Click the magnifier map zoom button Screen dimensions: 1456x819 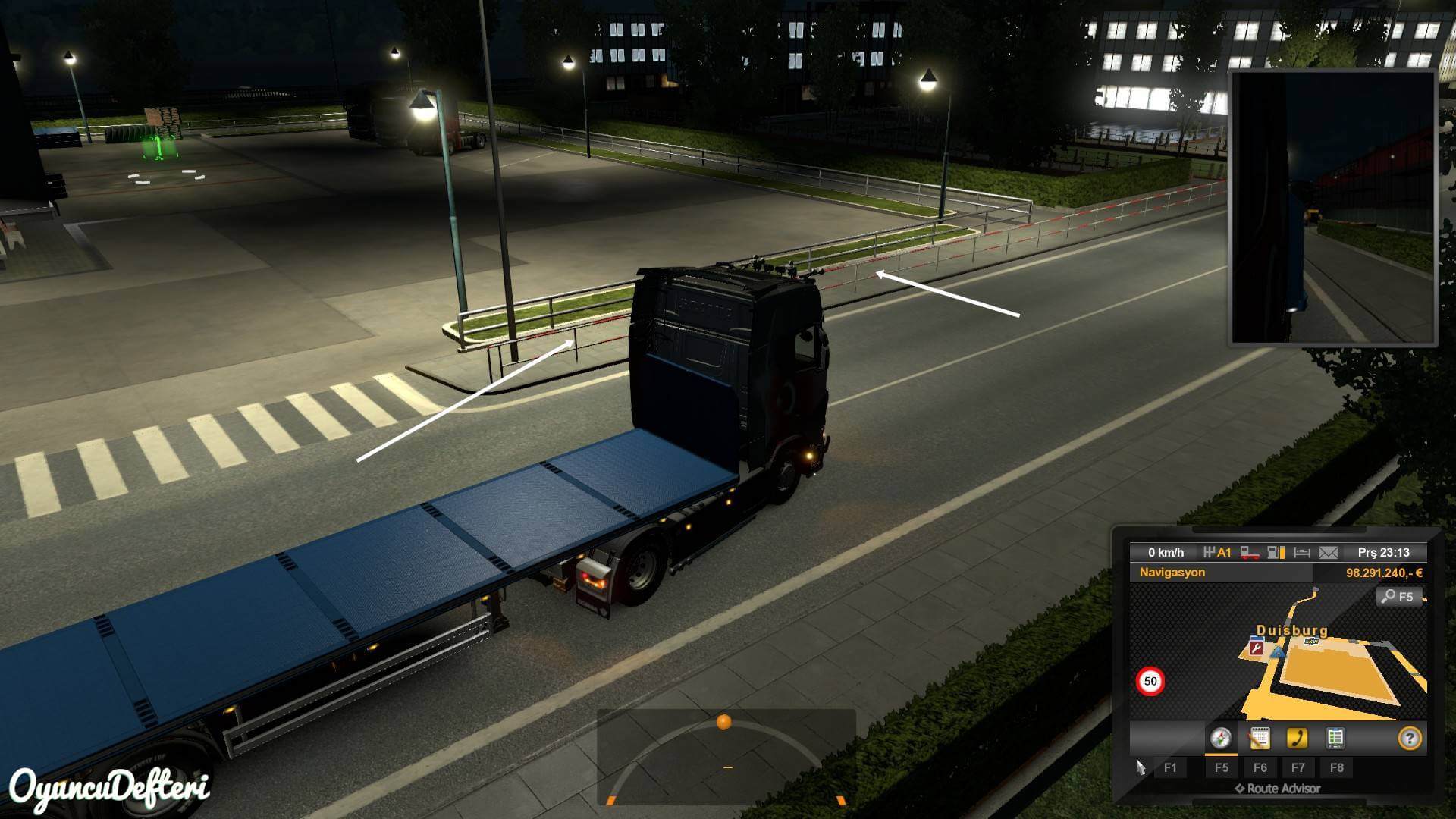(x=1398, y=597)
